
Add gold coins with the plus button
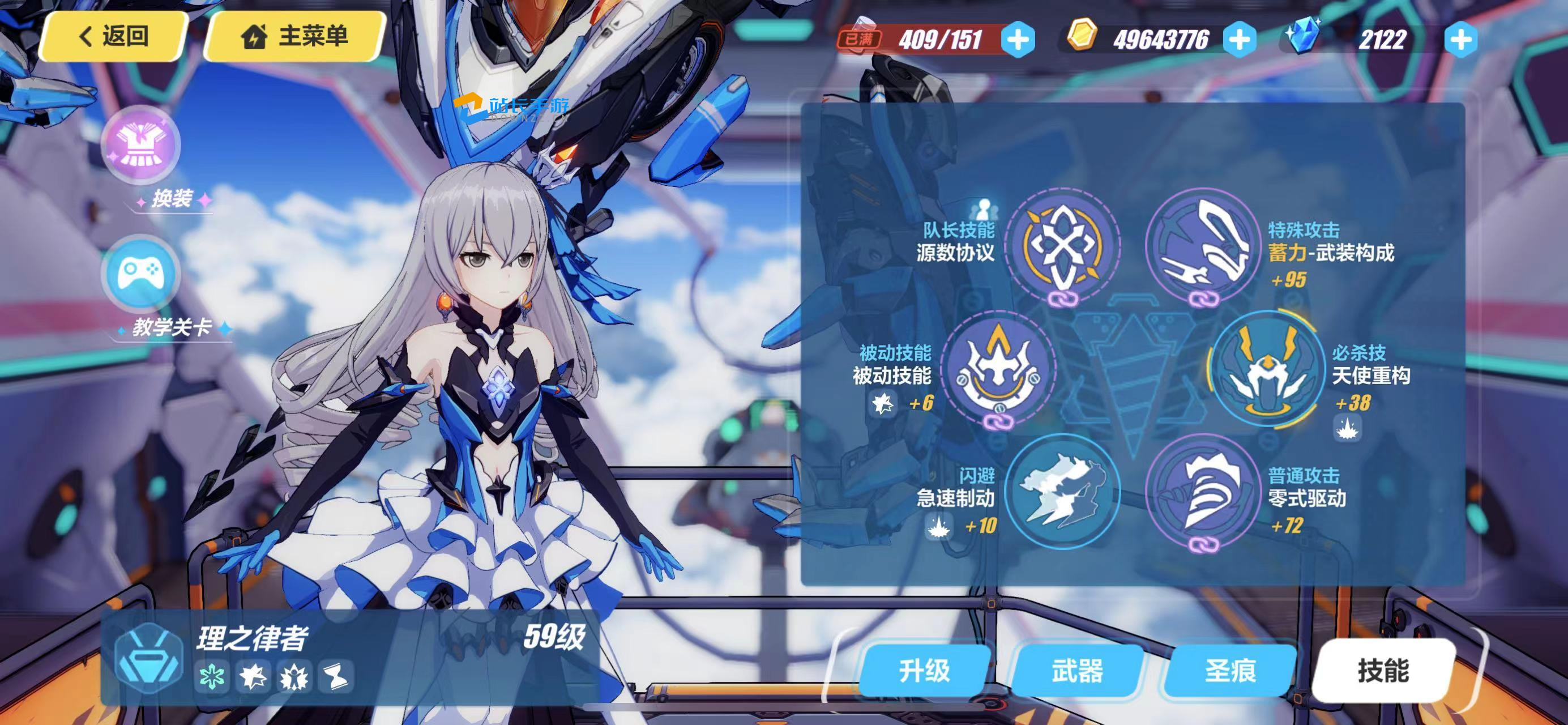[1240, 40]
